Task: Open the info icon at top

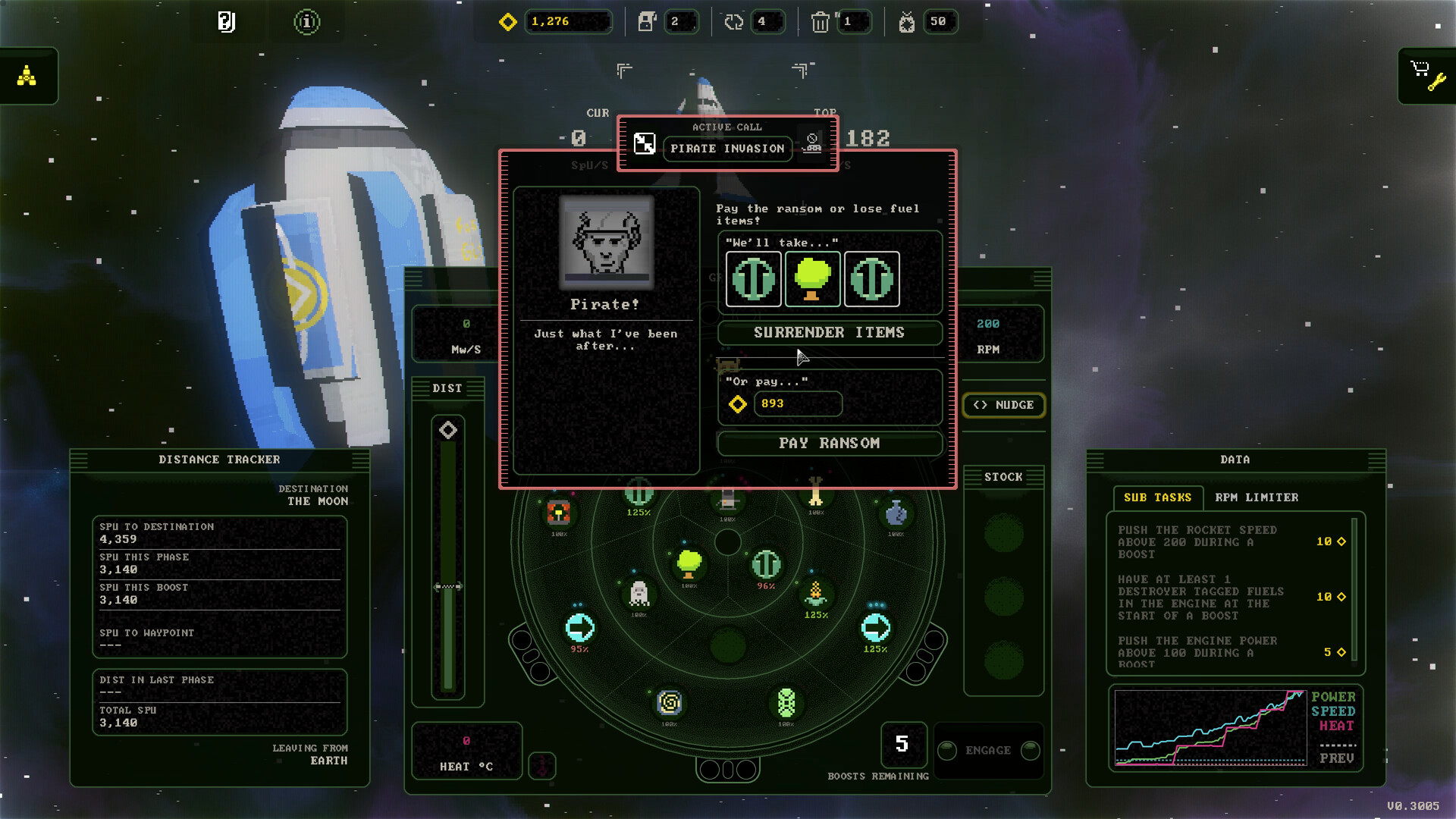Action: click(306, 22)
